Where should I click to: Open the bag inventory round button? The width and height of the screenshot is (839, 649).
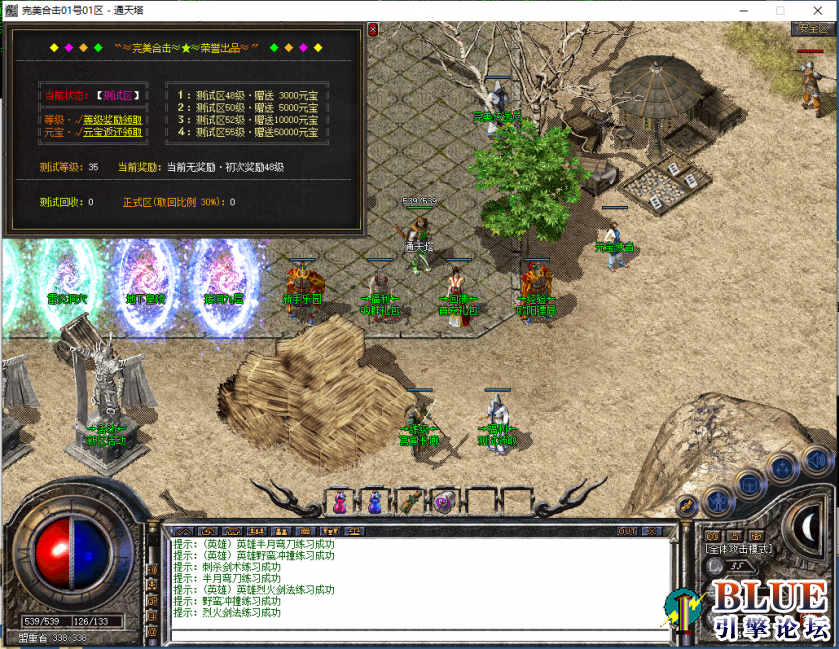749,484
